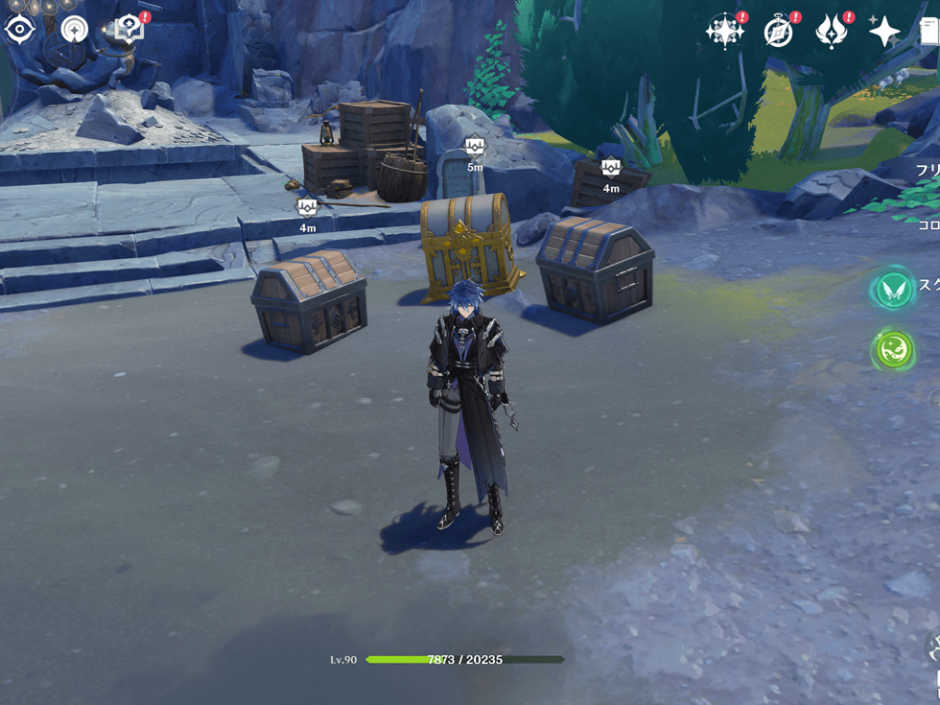The image size is (940, 705).
Task: Open the large four-star constellation events icon
Action: [724, 31]
